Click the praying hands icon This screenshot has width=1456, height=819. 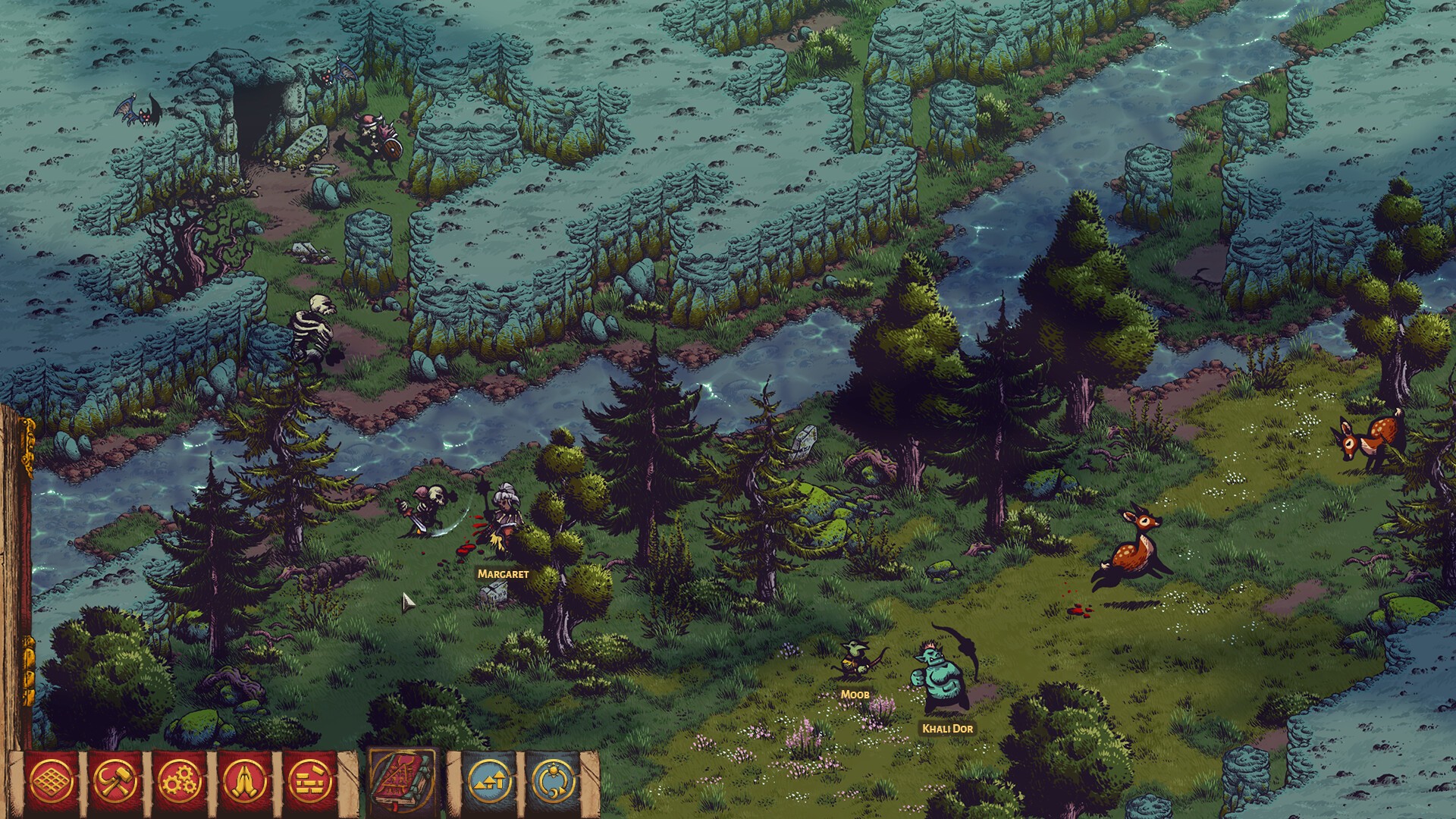(244, 781)
